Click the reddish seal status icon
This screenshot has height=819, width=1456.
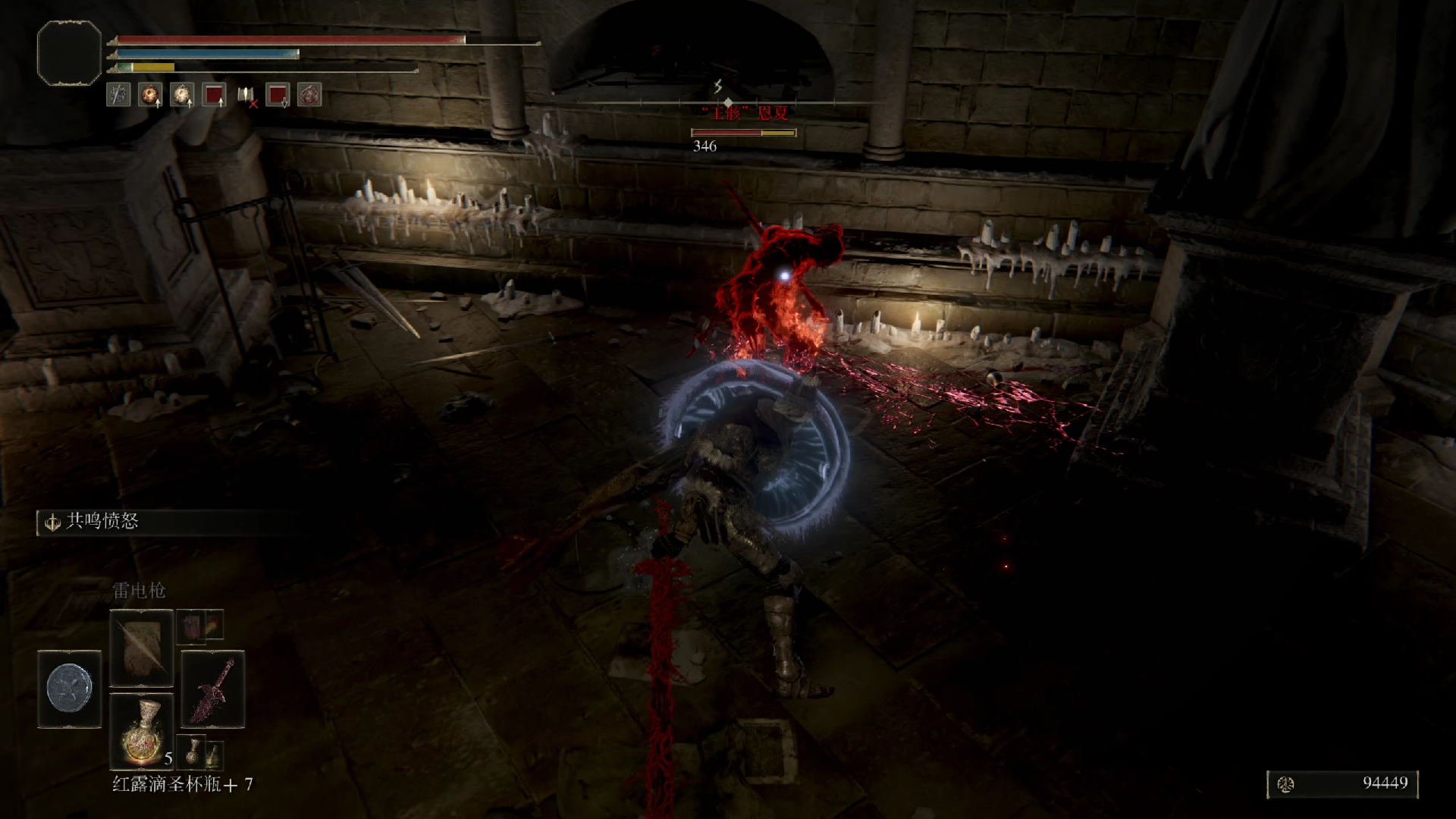[x=309, y=95]
